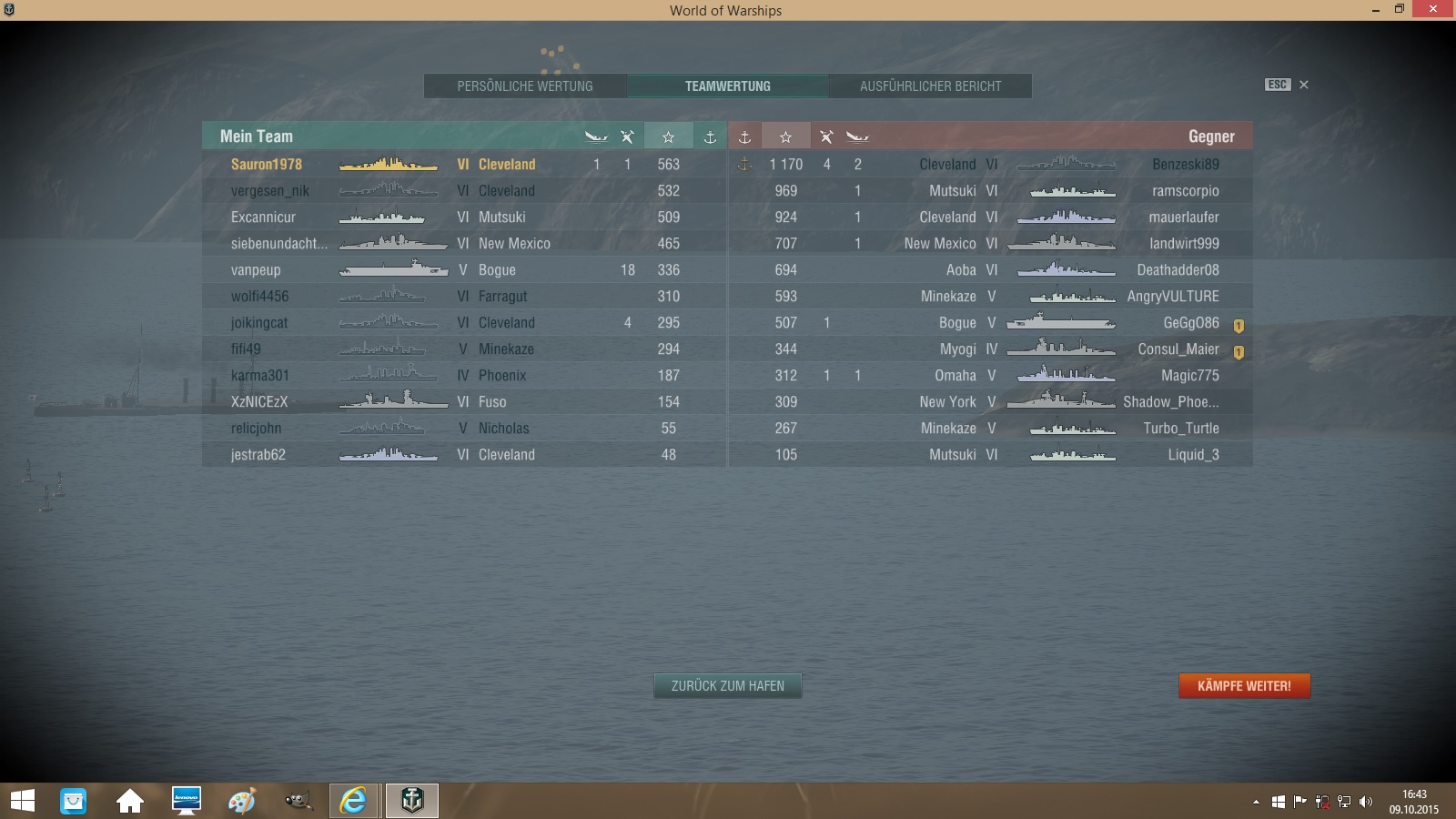Click the aircraft kills icon in Mein Team header
The width and height of the screenshot is (1456, 819).
(x=627, y=136)
